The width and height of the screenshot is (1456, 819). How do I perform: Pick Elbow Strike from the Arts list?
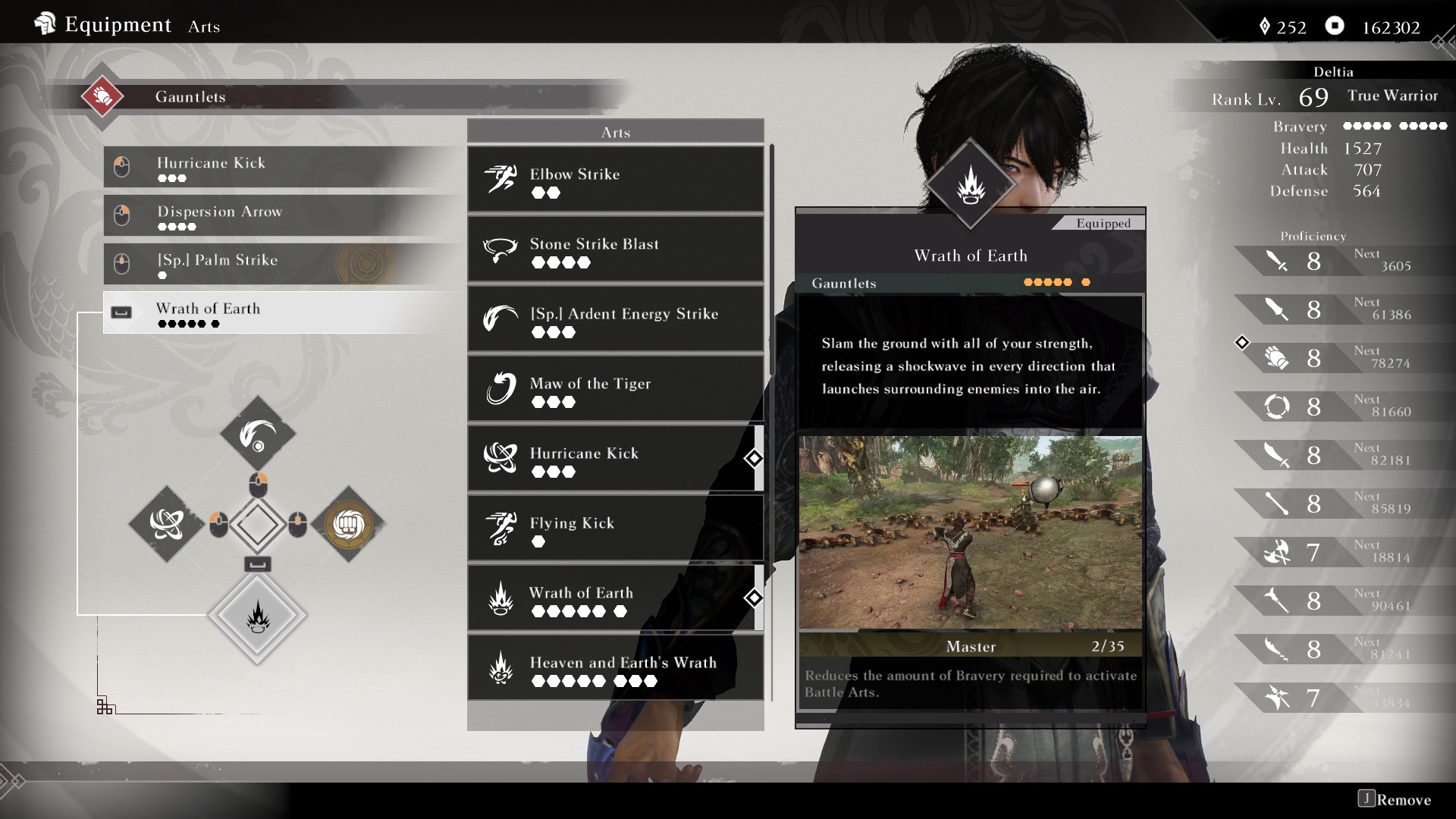(x=615, y=180)
